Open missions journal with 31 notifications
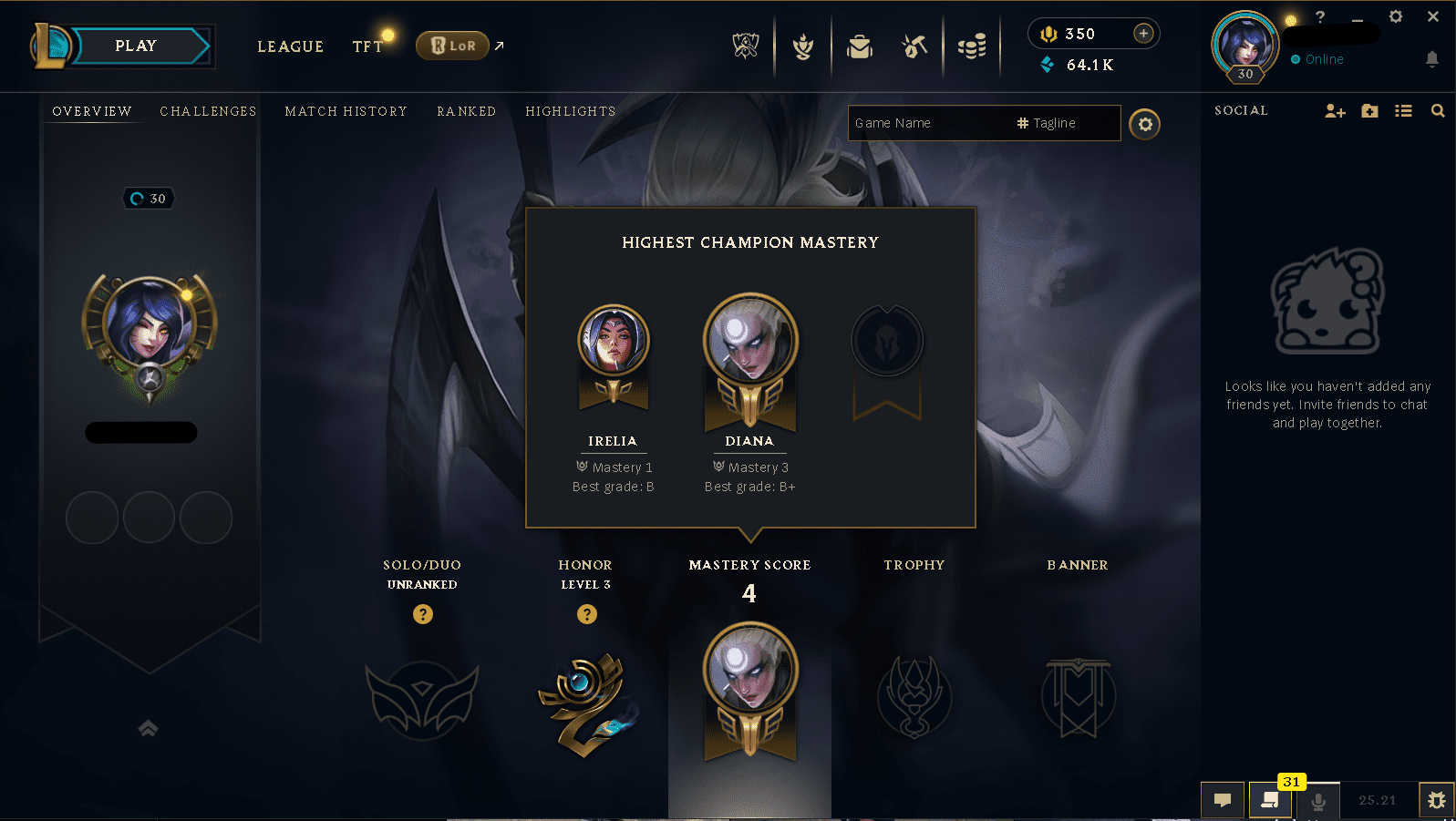Screen dimensions: 1456x821 click(x=1270, y=801)
